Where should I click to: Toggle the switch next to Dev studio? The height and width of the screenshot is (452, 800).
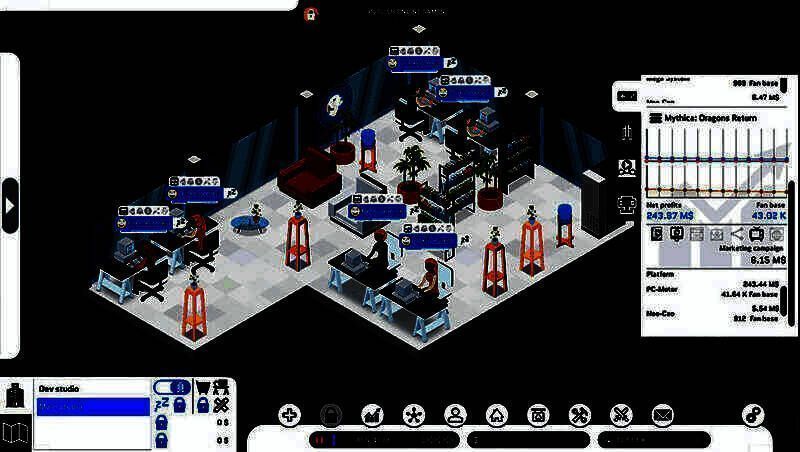170,388
